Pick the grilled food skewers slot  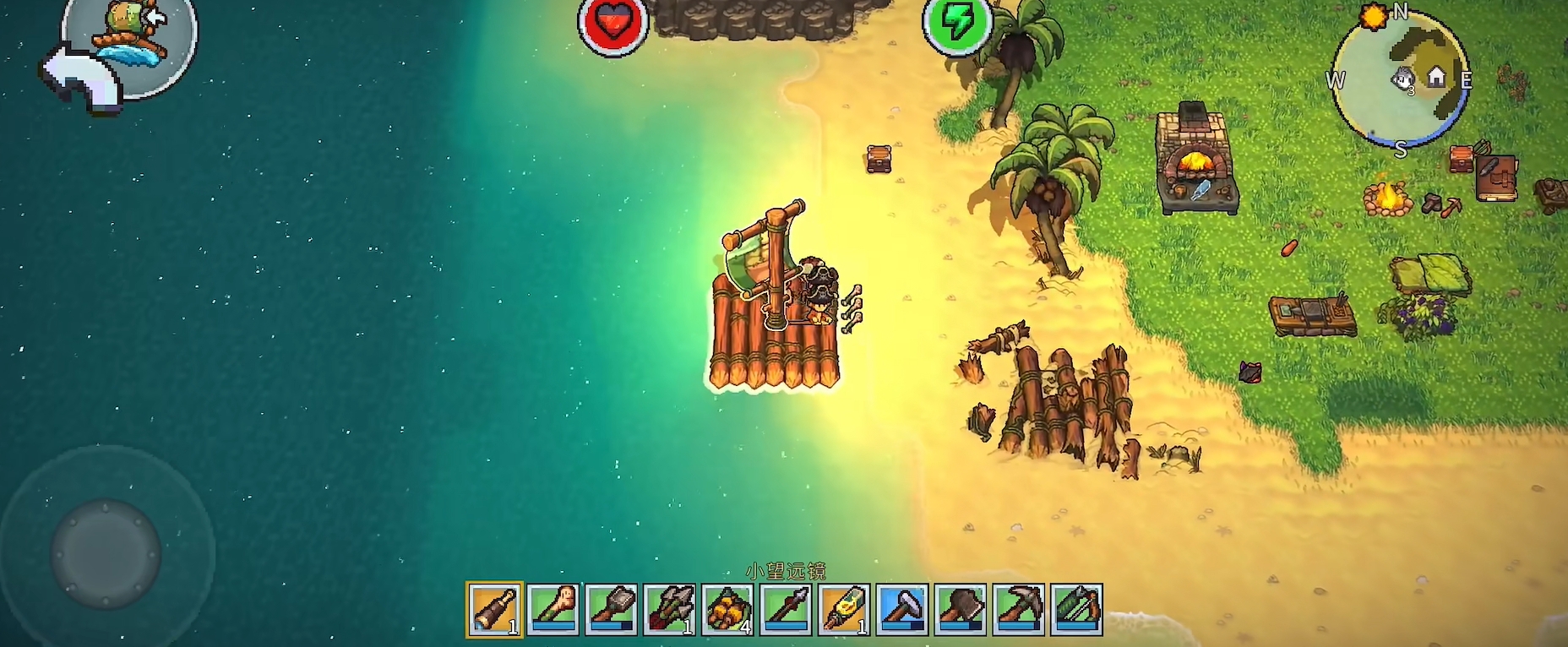727,609
